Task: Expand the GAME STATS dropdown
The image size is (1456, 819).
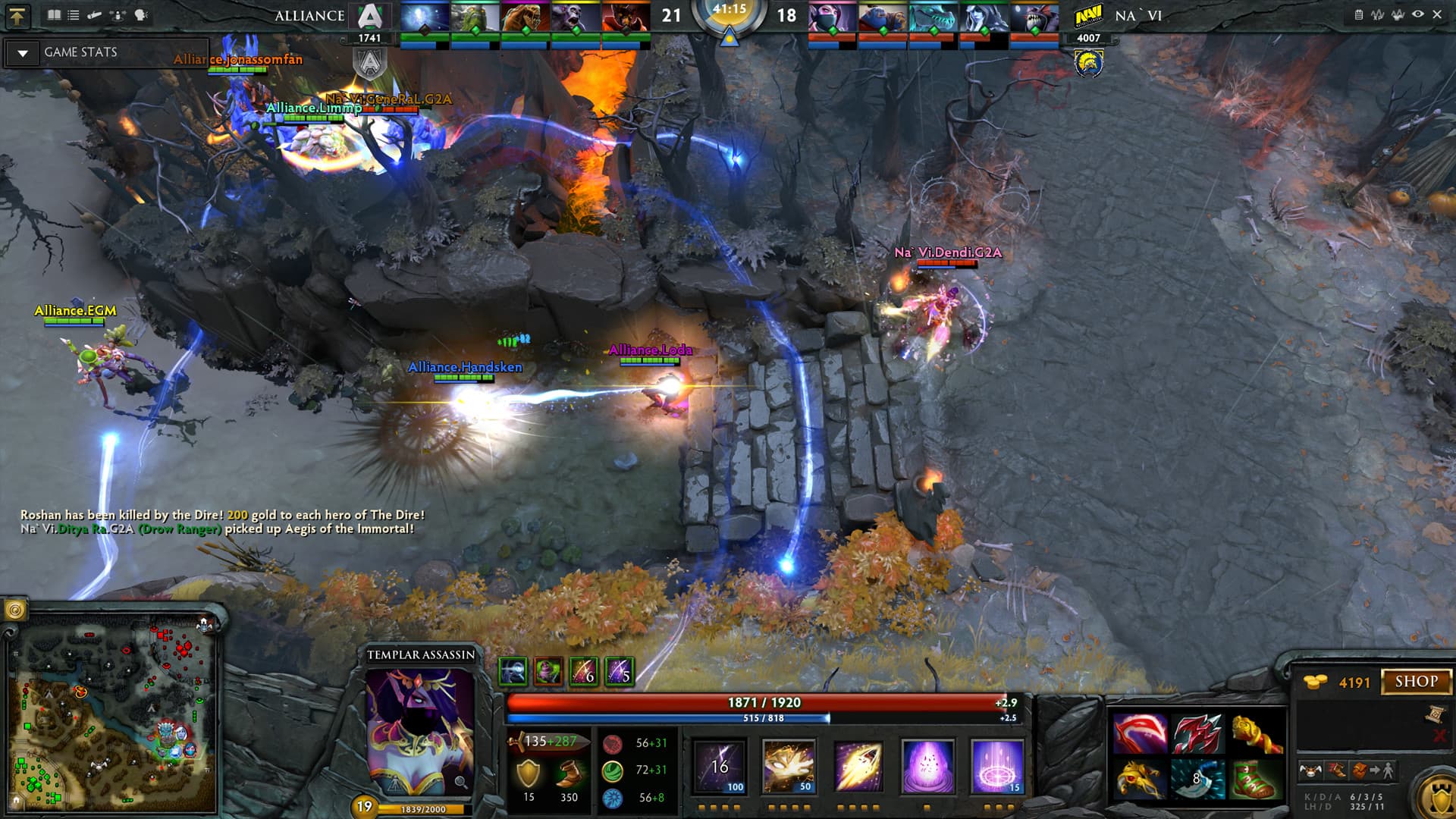Action: click(24, 53)
